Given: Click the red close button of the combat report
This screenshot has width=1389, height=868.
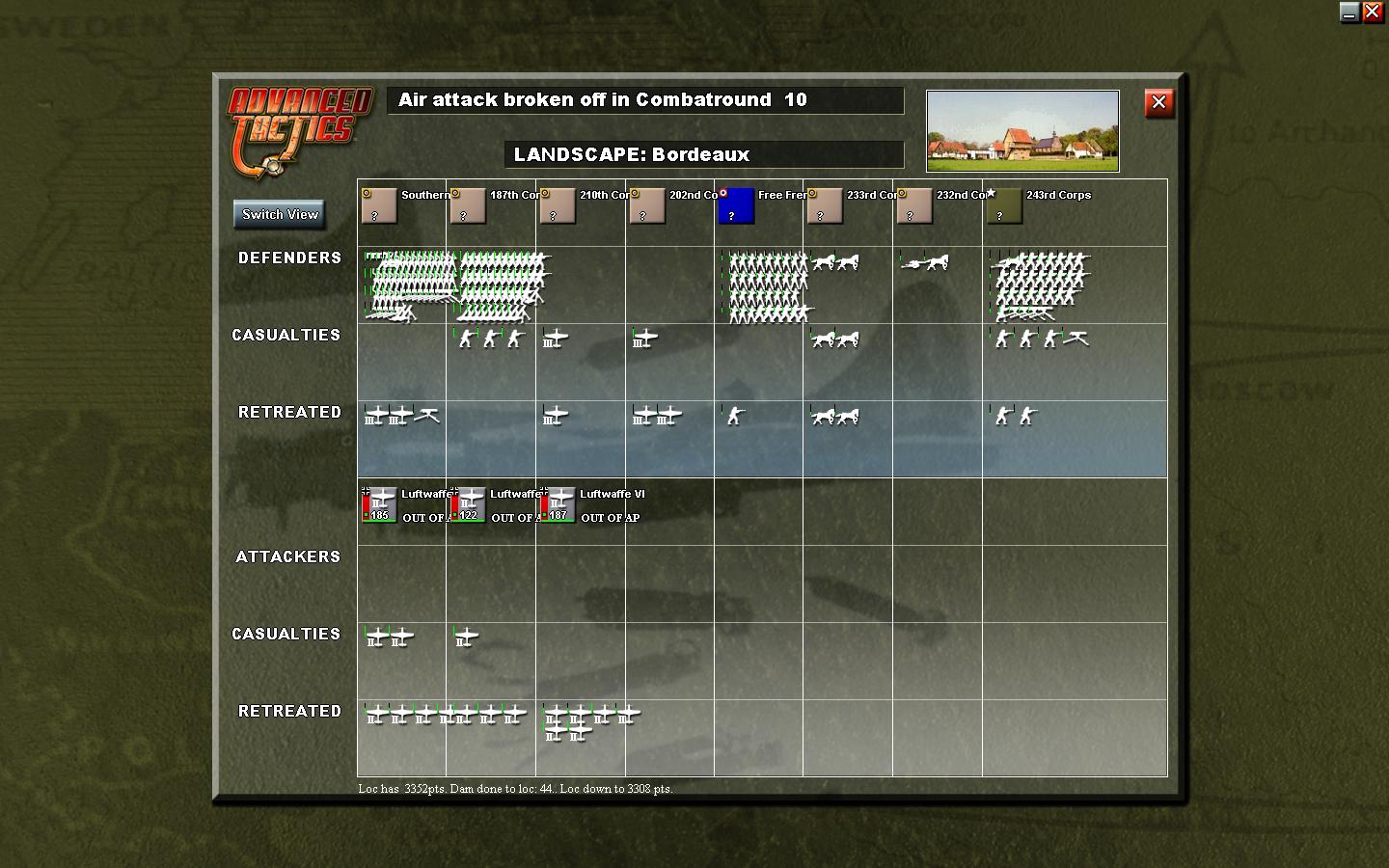Looking at the screenshot, I should (1158, 103).
